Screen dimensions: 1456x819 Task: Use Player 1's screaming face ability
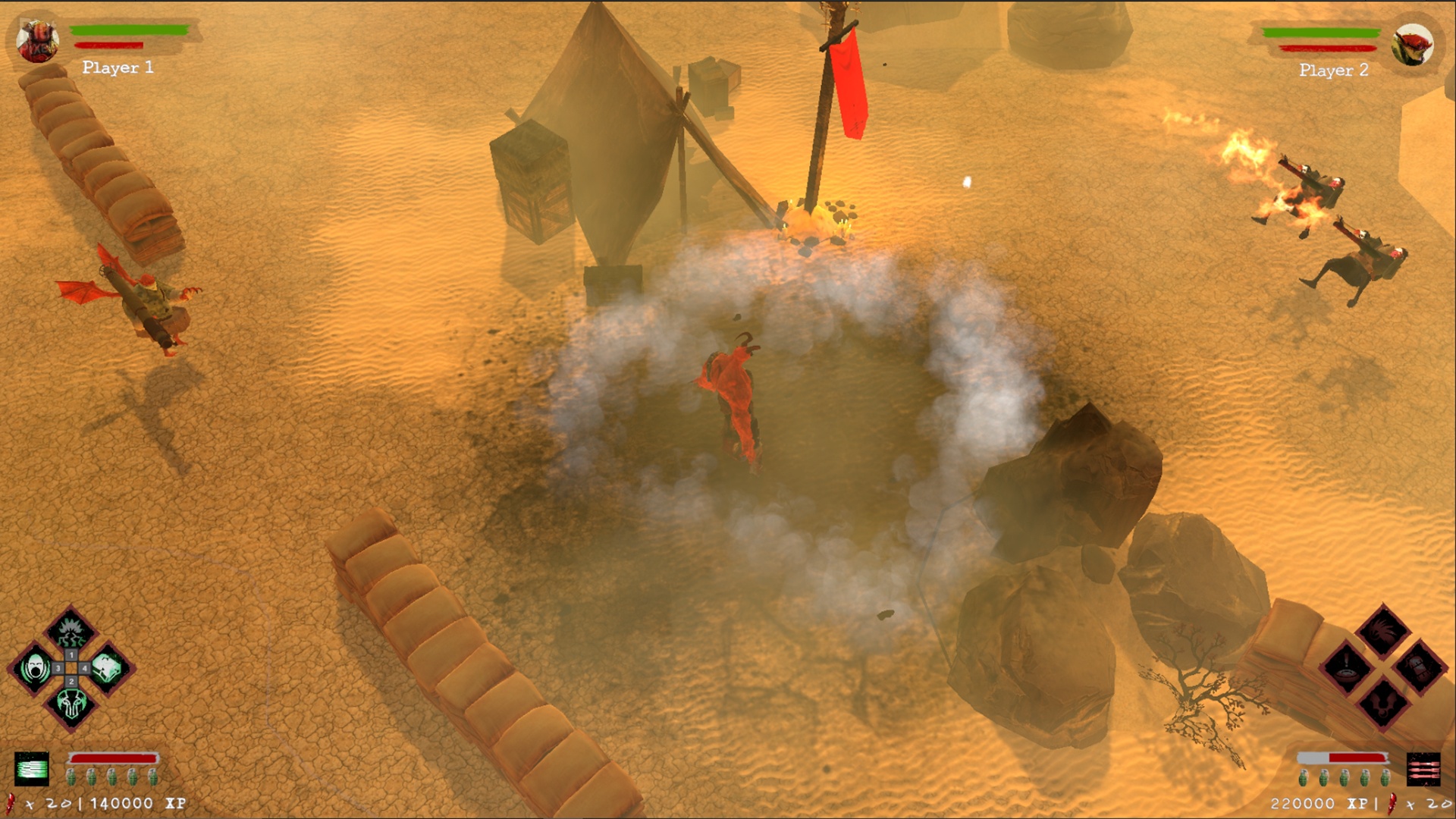(34, 669)
